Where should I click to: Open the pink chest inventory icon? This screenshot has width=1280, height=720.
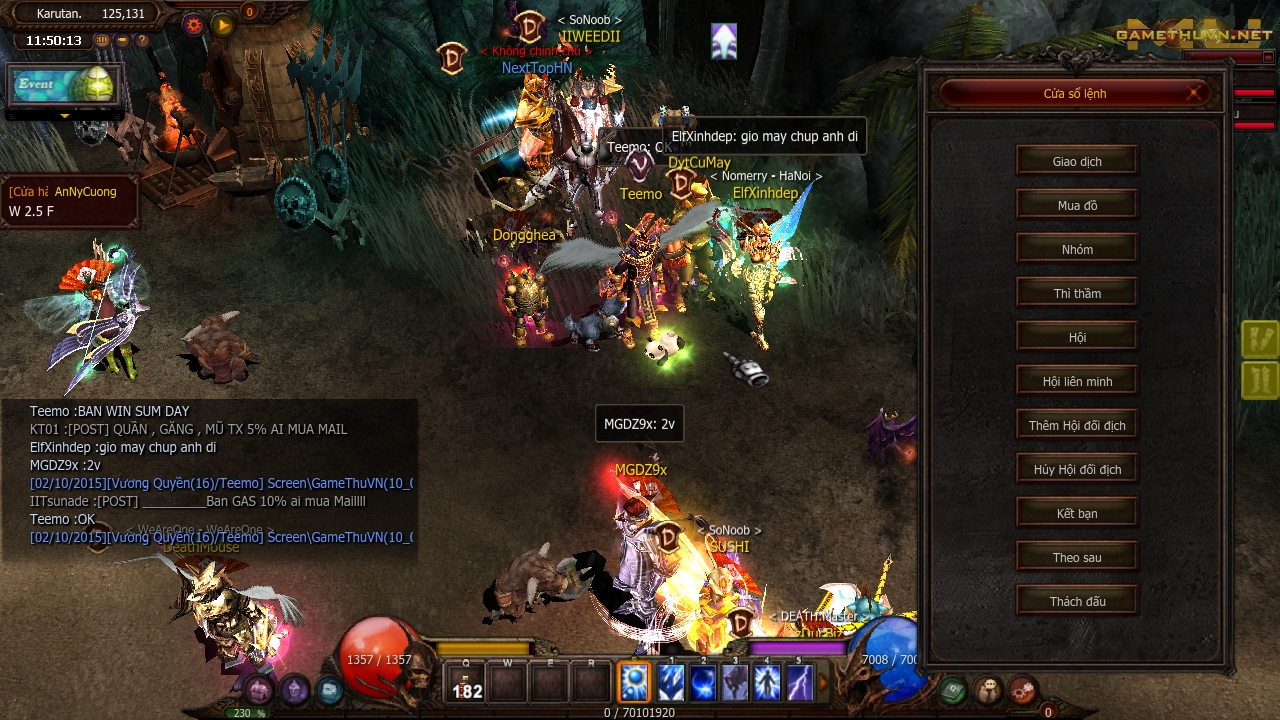(x=258, y=690)
